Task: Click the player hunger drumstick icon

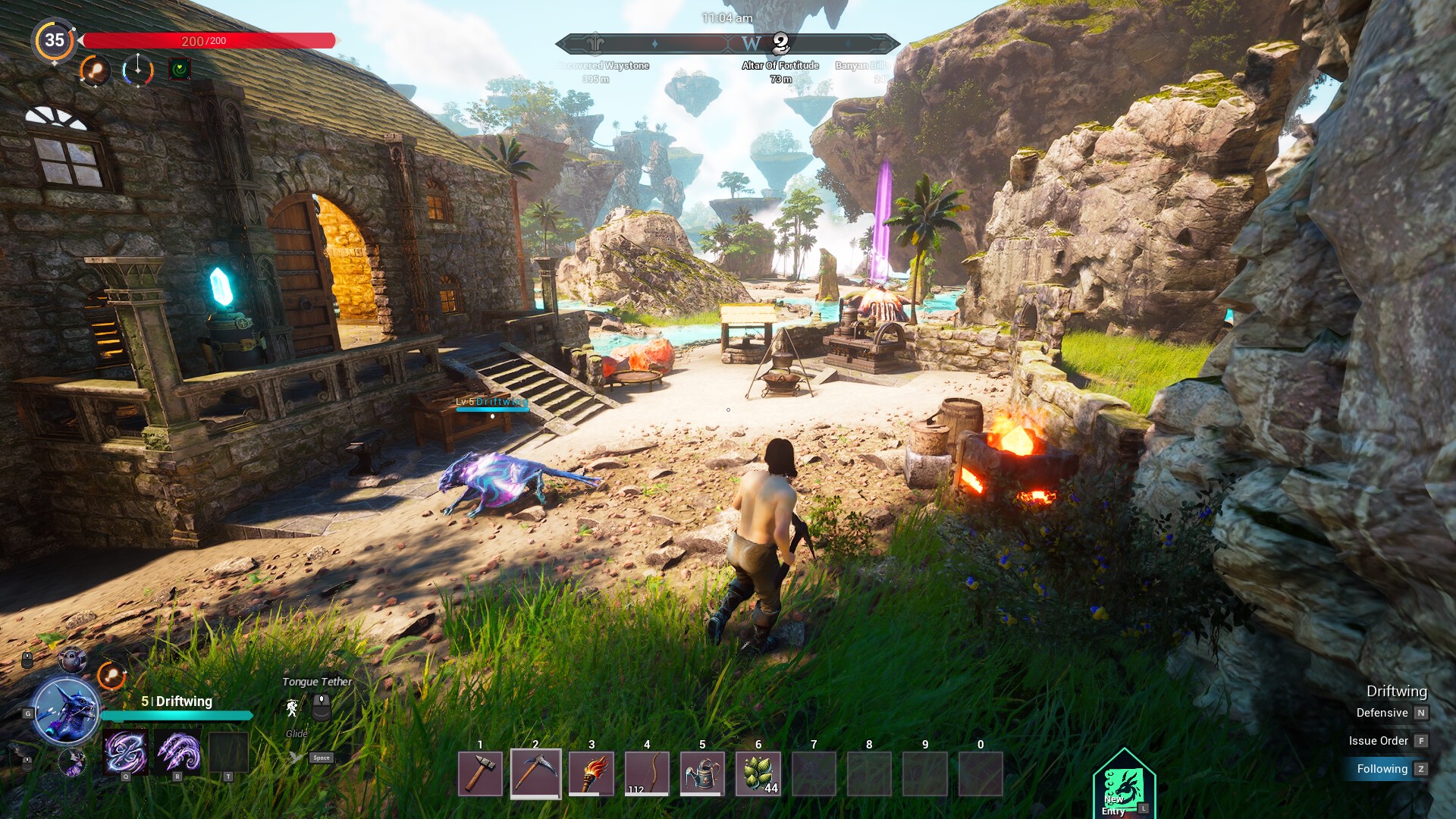Action: coord(95,71)
